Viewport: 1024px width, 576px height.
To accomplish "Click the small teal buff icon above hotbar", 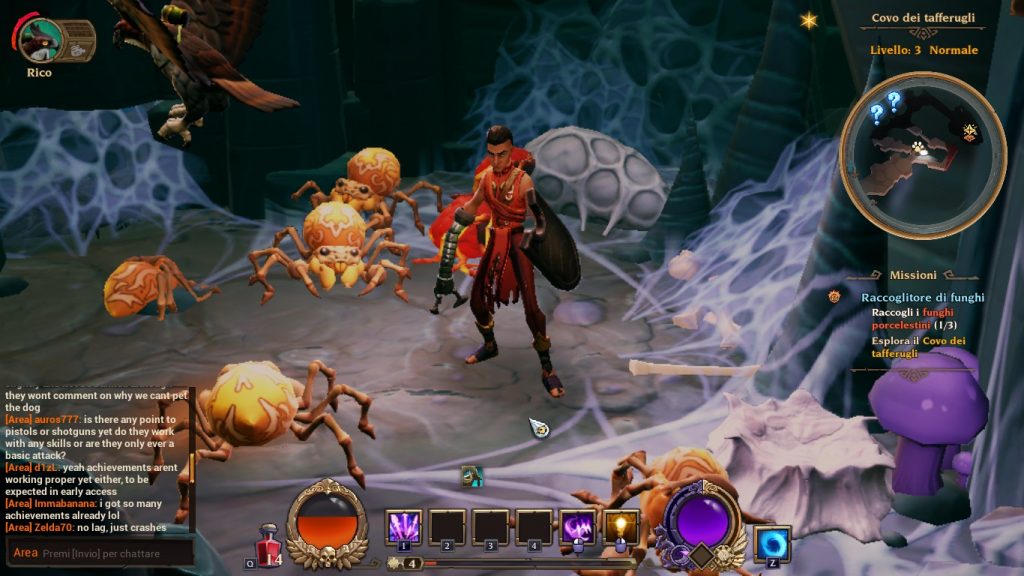I will pyautogui.click(x=473, y=476).
